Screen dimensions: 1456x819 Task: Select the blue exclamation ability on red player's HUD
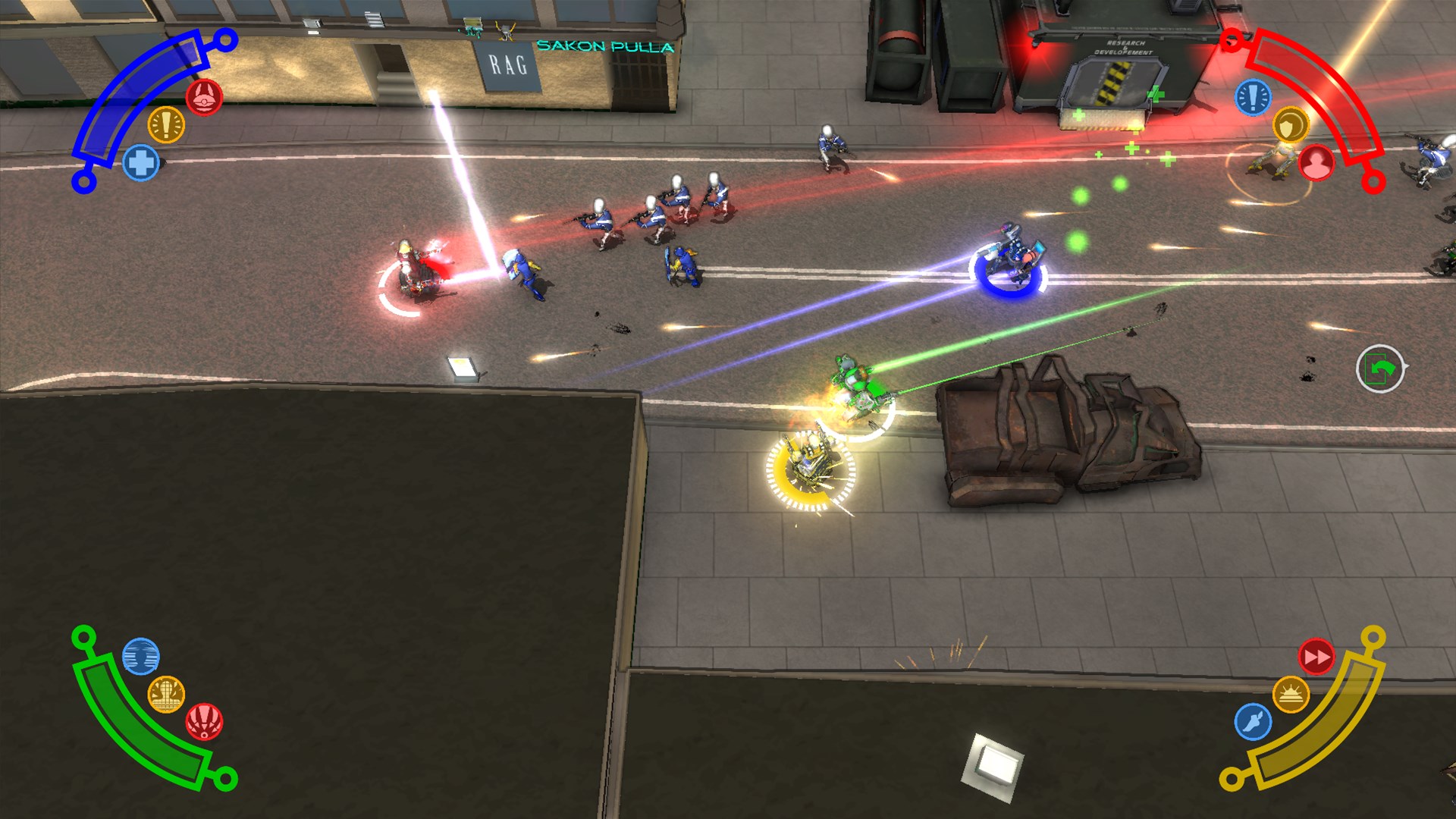[1252, 99]
